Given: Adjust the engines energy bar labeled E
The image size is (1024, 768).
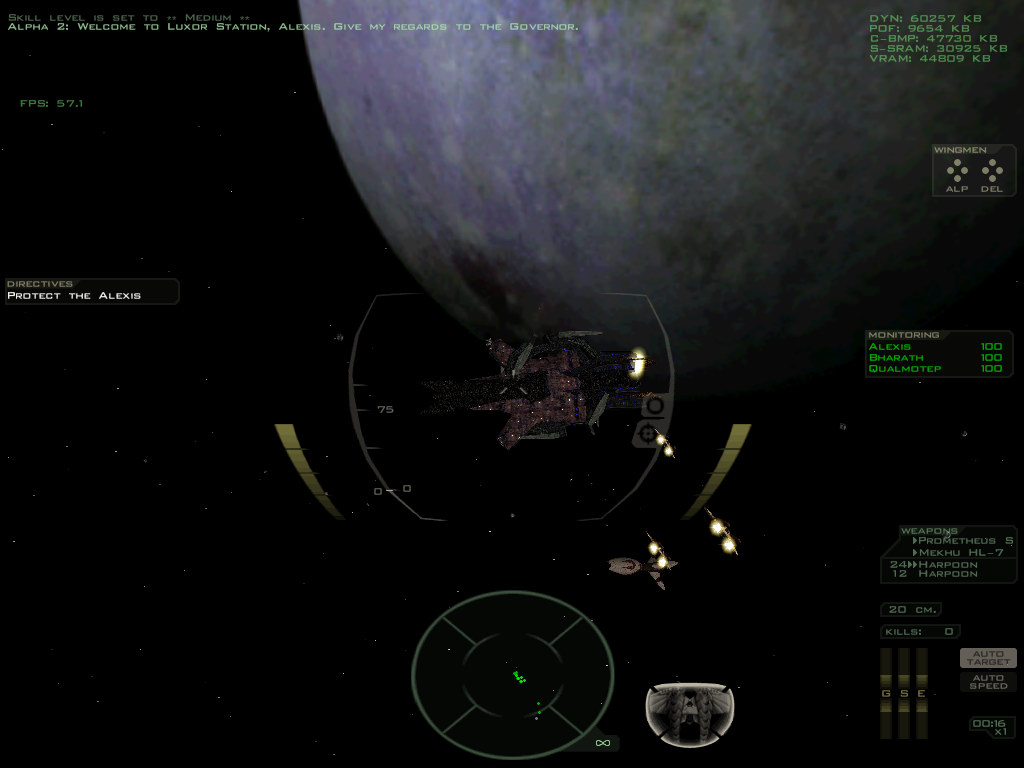Looking at the screenshot, I should click(921, 692).
